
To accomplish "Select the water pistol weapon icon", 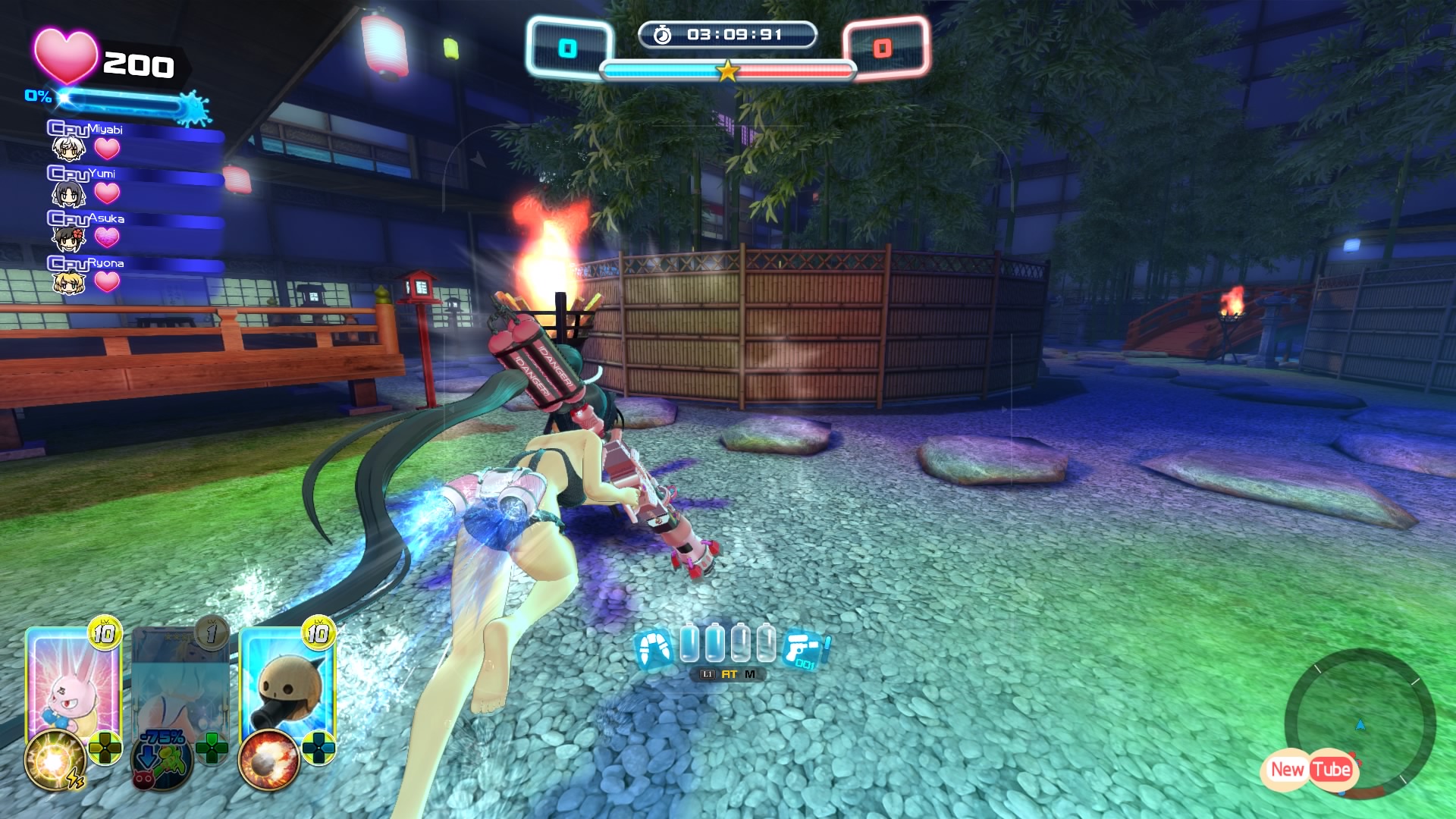I will coord(805,650).
